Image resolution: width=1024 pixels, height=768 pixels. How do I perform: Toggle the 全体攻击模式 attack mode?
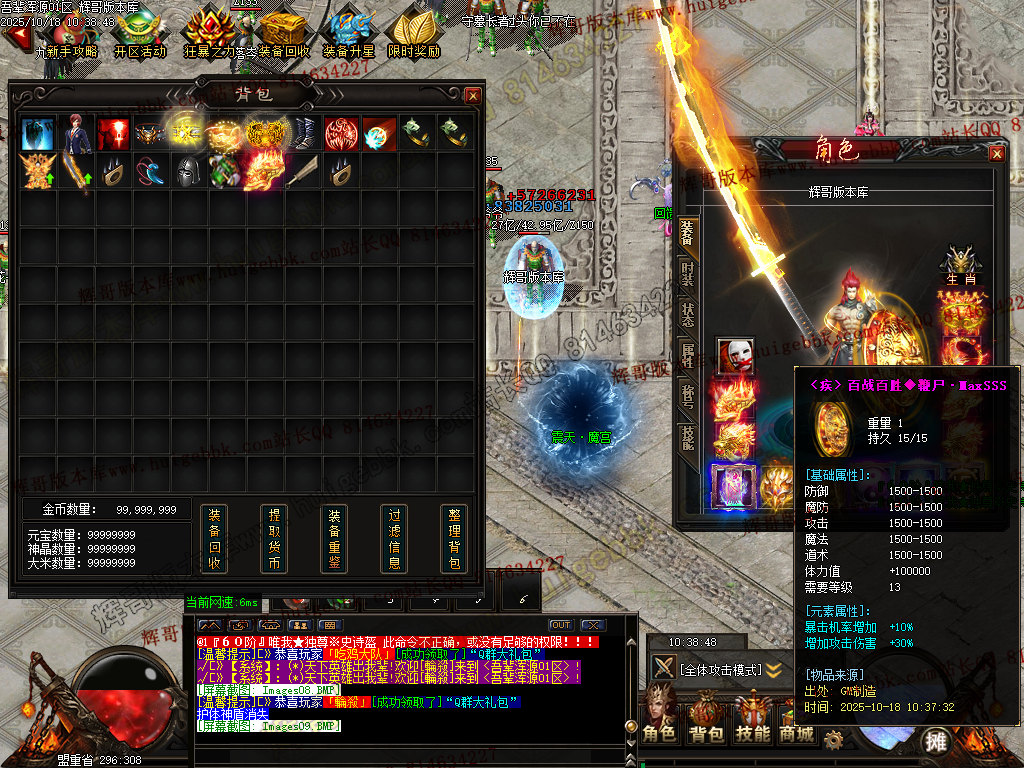pyautogui.click(x=720, y=669)
